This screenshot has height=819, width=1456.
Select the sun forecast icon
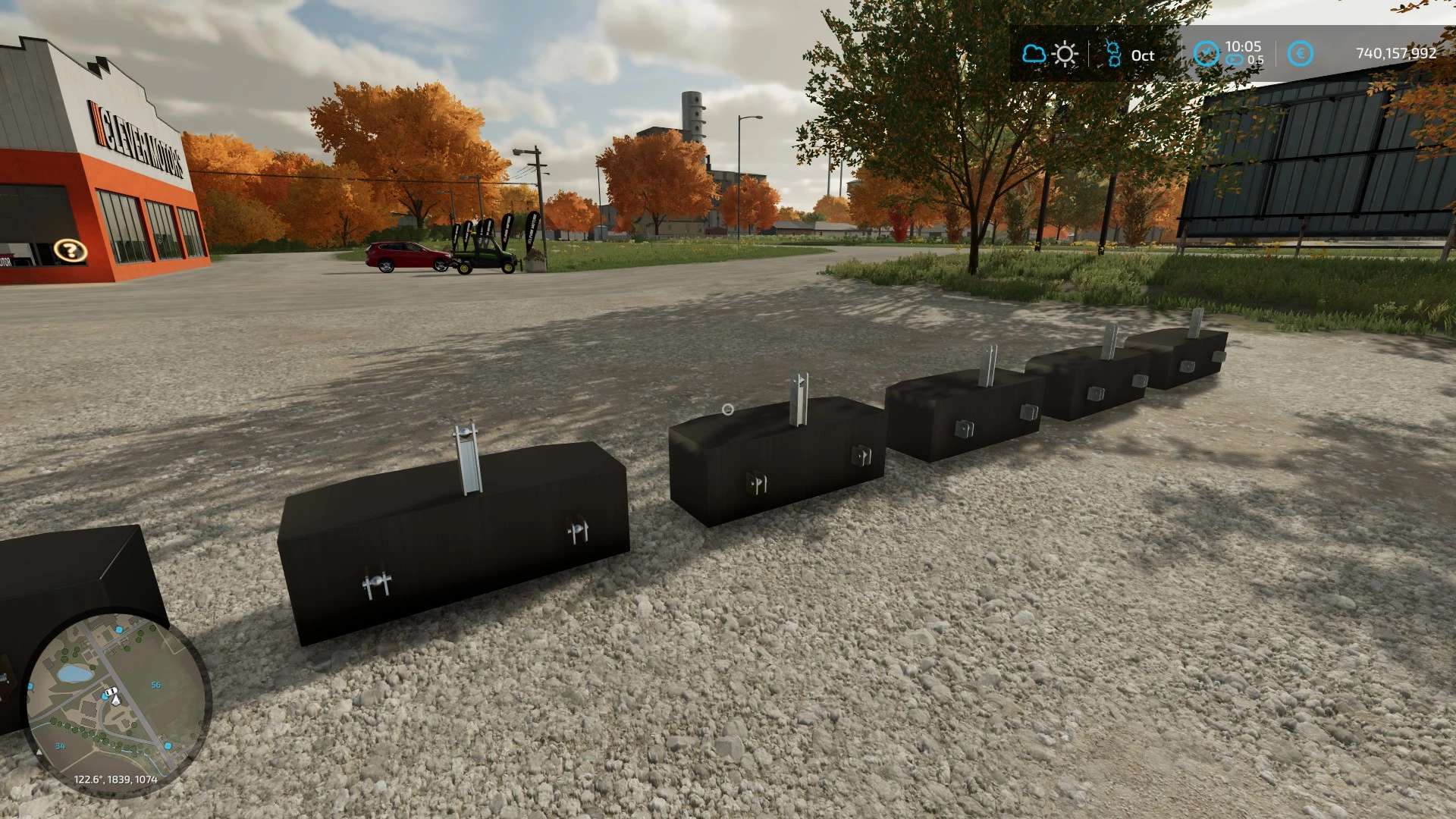tap(1065, 54)
